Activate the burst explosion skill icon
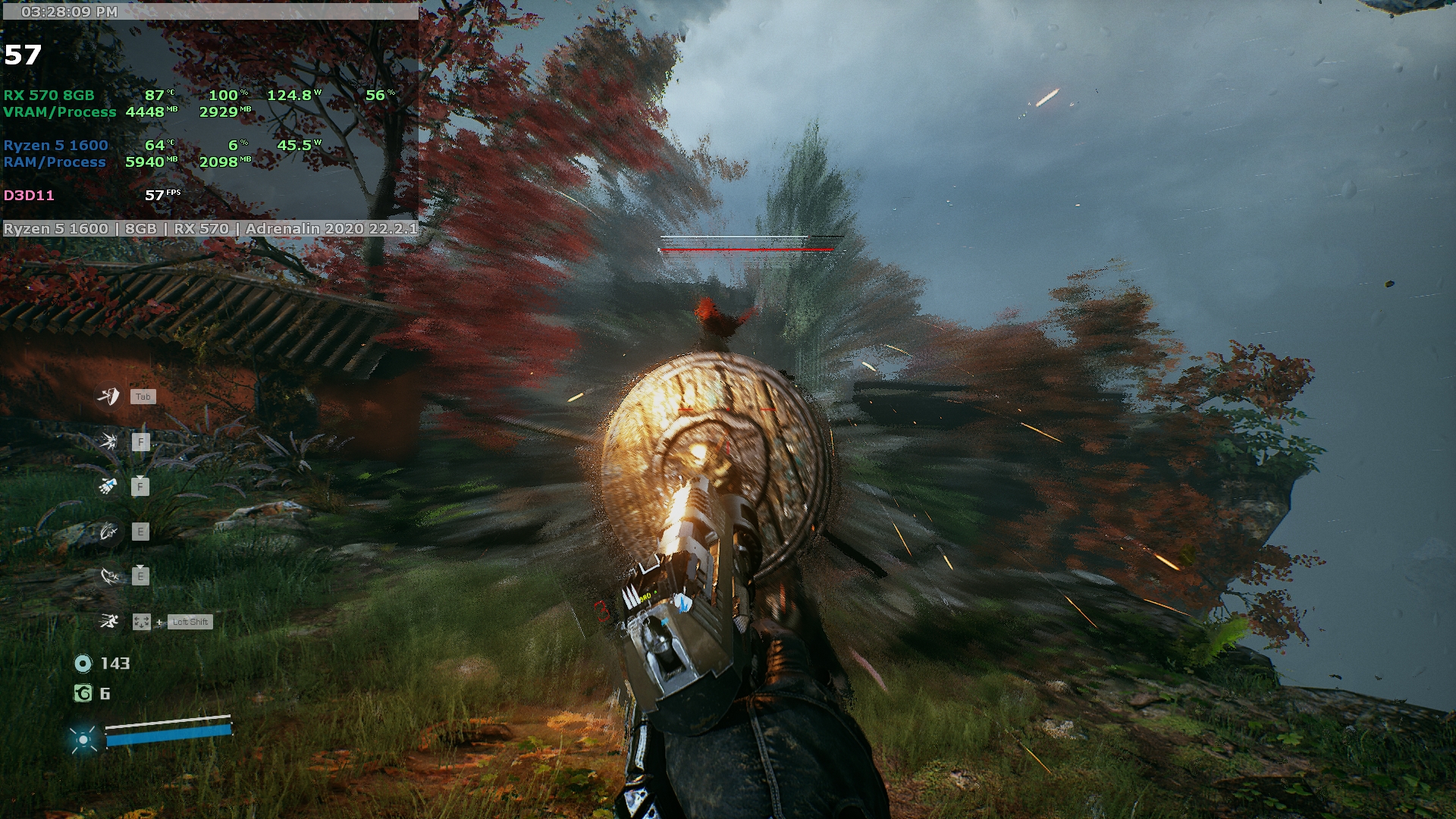The width and height of the screenshot is (1456, 819). click(x=108, y=441)
